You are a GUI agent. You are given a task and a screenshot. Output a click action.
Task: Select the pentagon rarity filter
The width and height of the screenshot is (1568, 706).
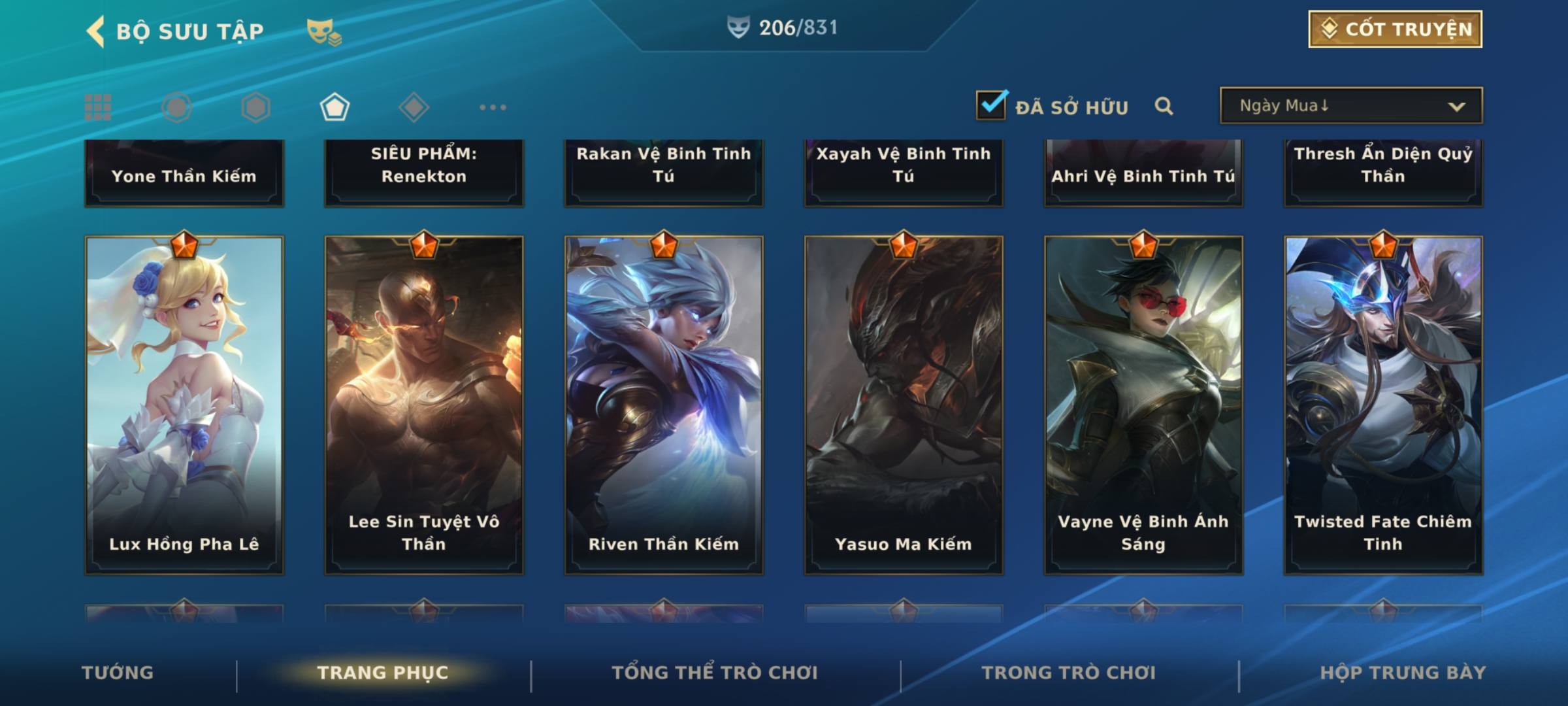335,107
